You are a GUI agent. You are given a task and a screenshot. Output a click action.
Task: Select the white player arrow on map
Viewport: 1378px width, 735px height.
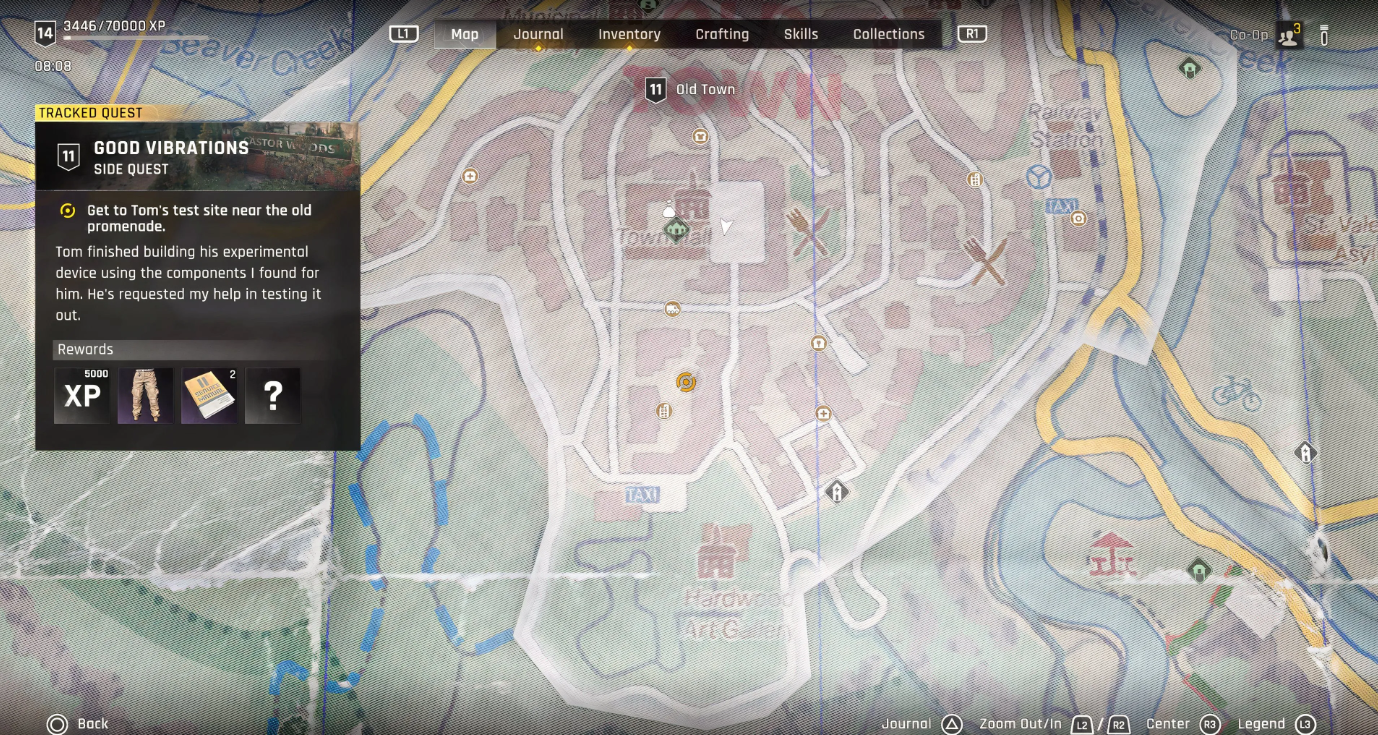coord(726,227)
